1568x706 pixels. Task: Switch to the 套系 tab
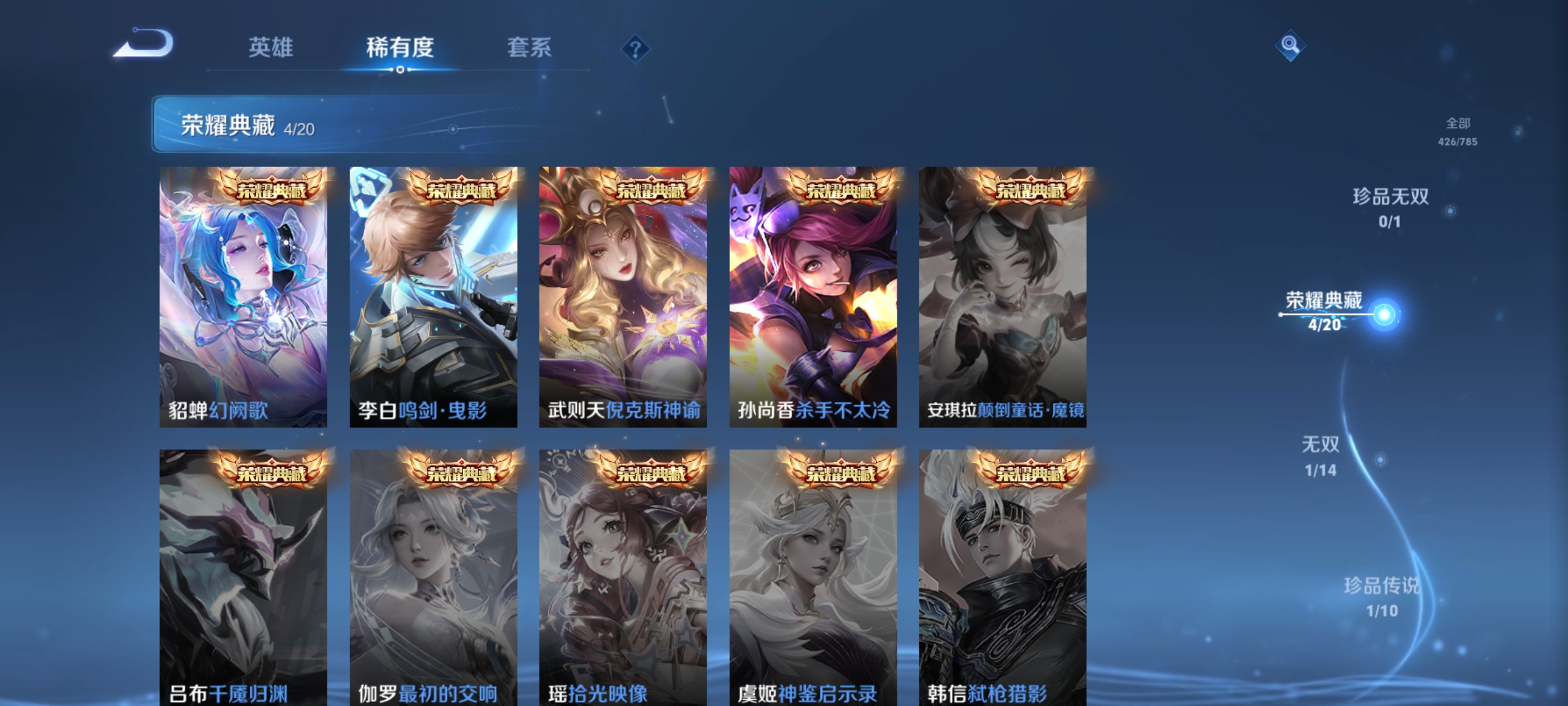[530, 49]
